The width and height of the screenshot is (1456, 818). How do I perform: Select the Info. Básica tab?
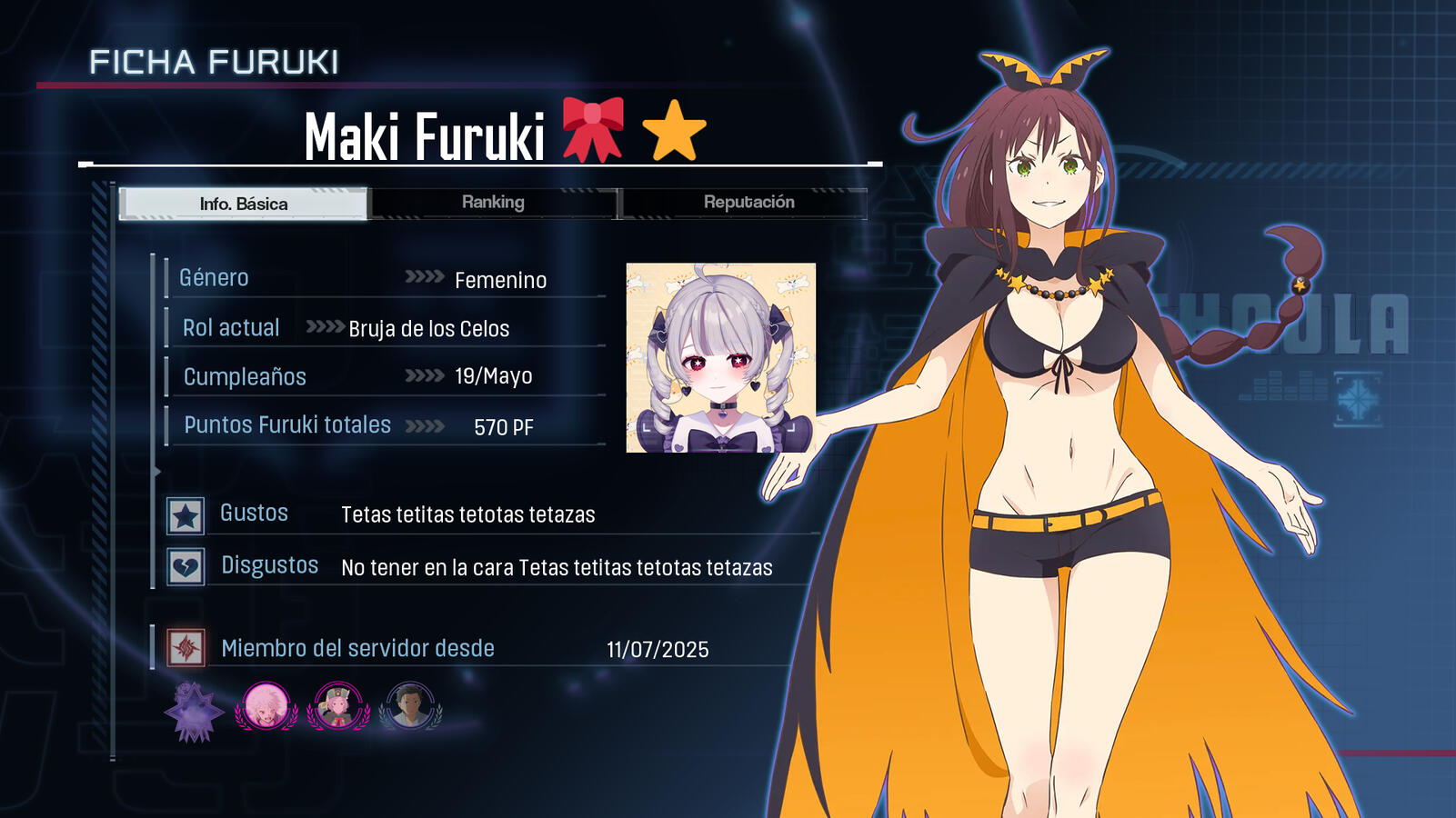244,204
